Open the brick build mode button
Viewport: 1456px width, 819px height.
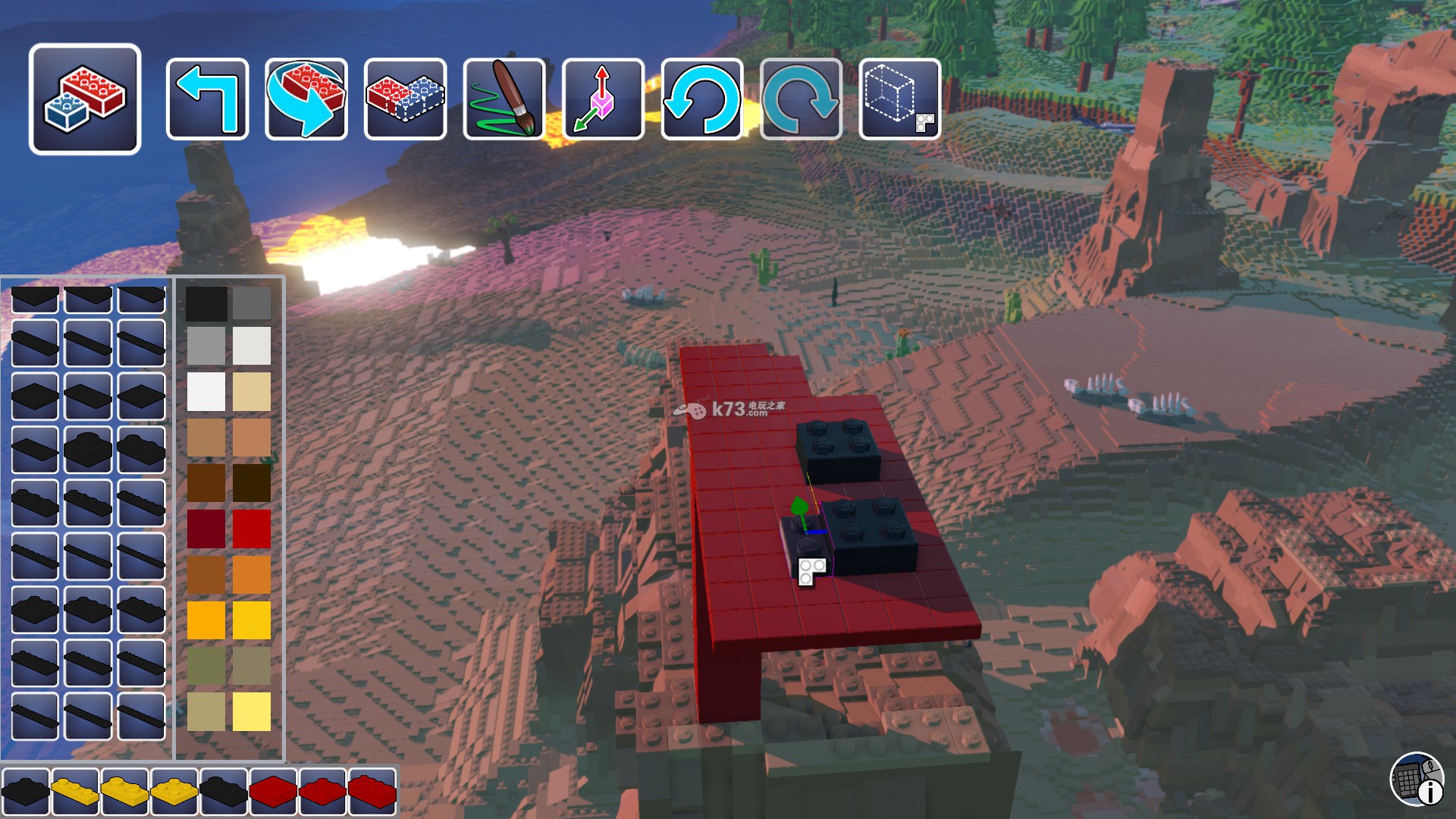(x=85, y=99)
